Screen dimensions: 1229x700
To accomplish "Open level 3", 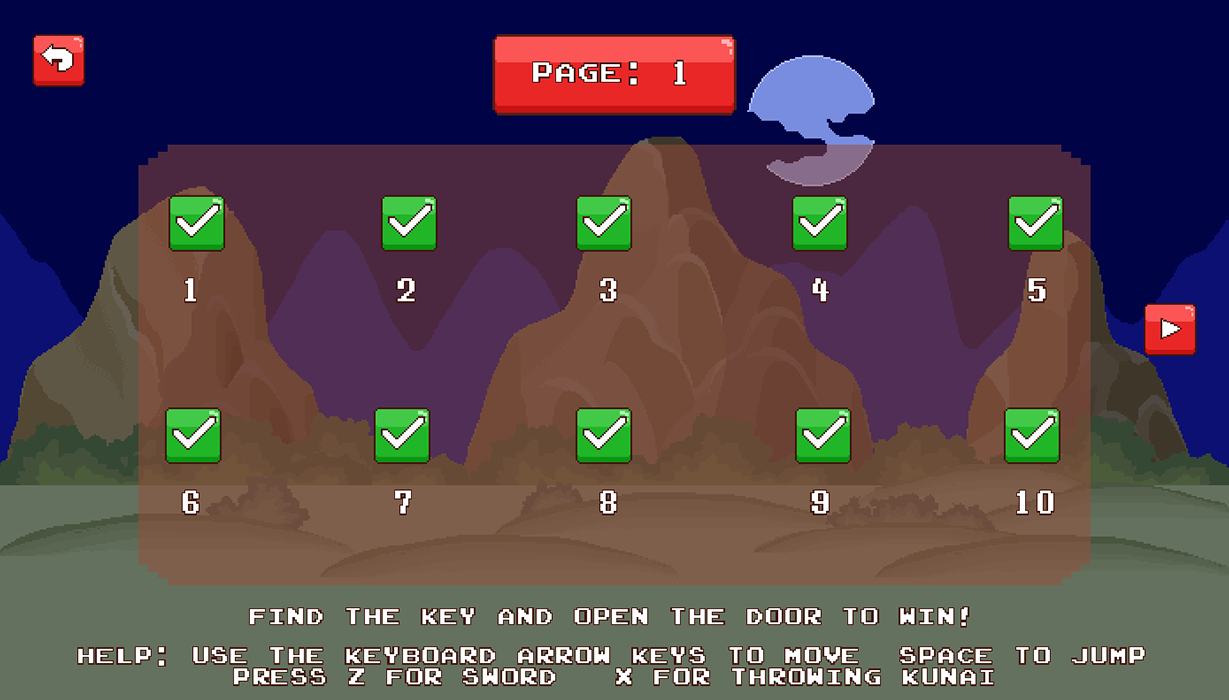I will (604, 223).
